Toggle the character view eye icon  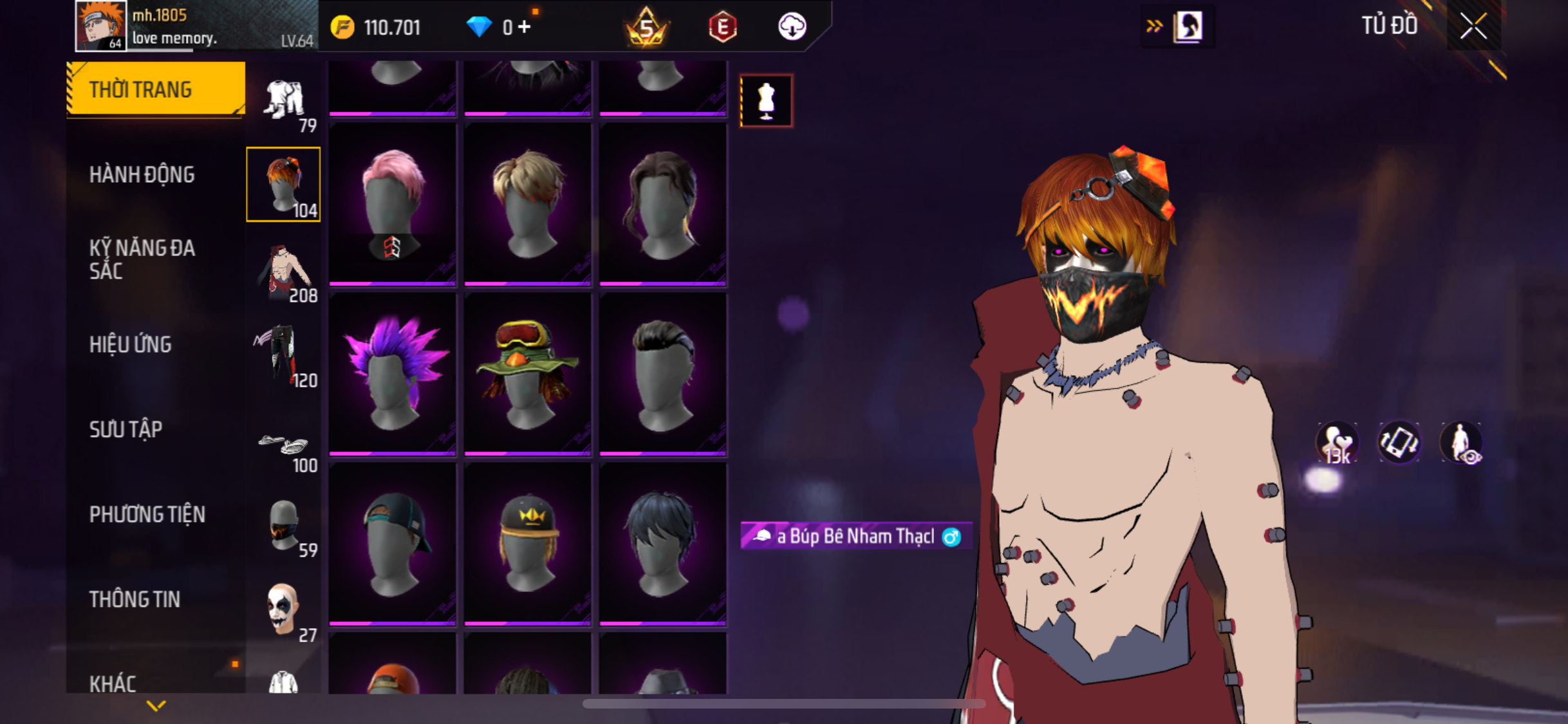(x=1461, y=443)
